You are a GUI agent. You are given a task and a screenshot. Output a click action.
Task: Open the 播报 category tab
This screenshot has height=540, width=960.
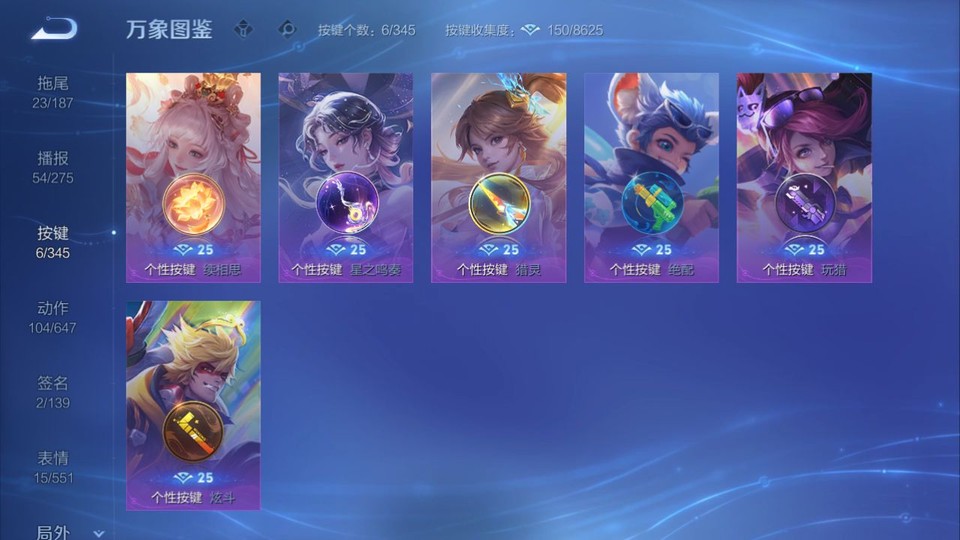click(x=53, y=166)
